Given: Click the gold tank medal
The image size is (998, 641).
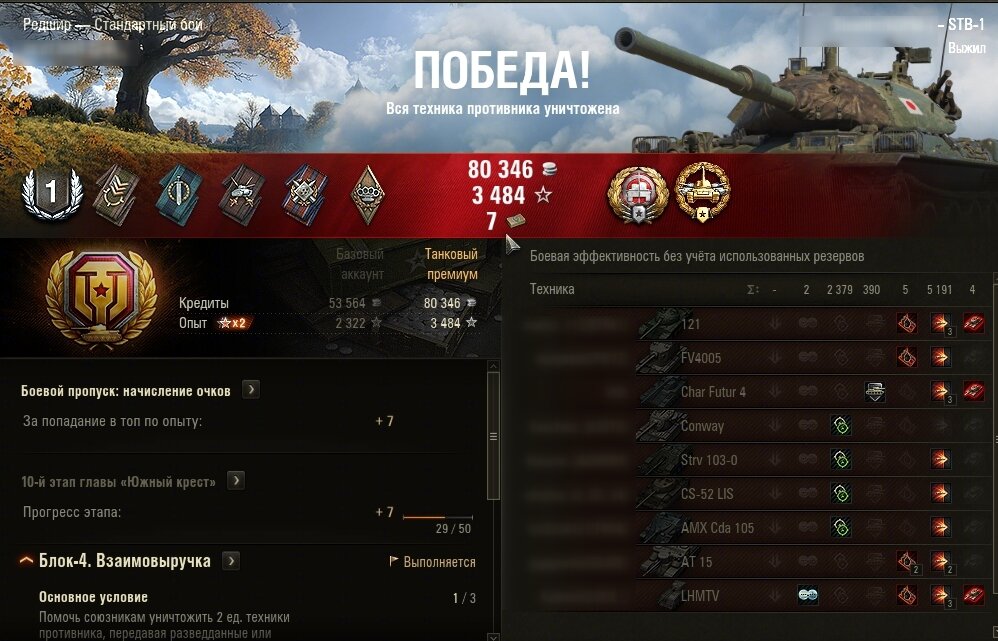Looking at the screenshot, I should [x=702, y=191].
